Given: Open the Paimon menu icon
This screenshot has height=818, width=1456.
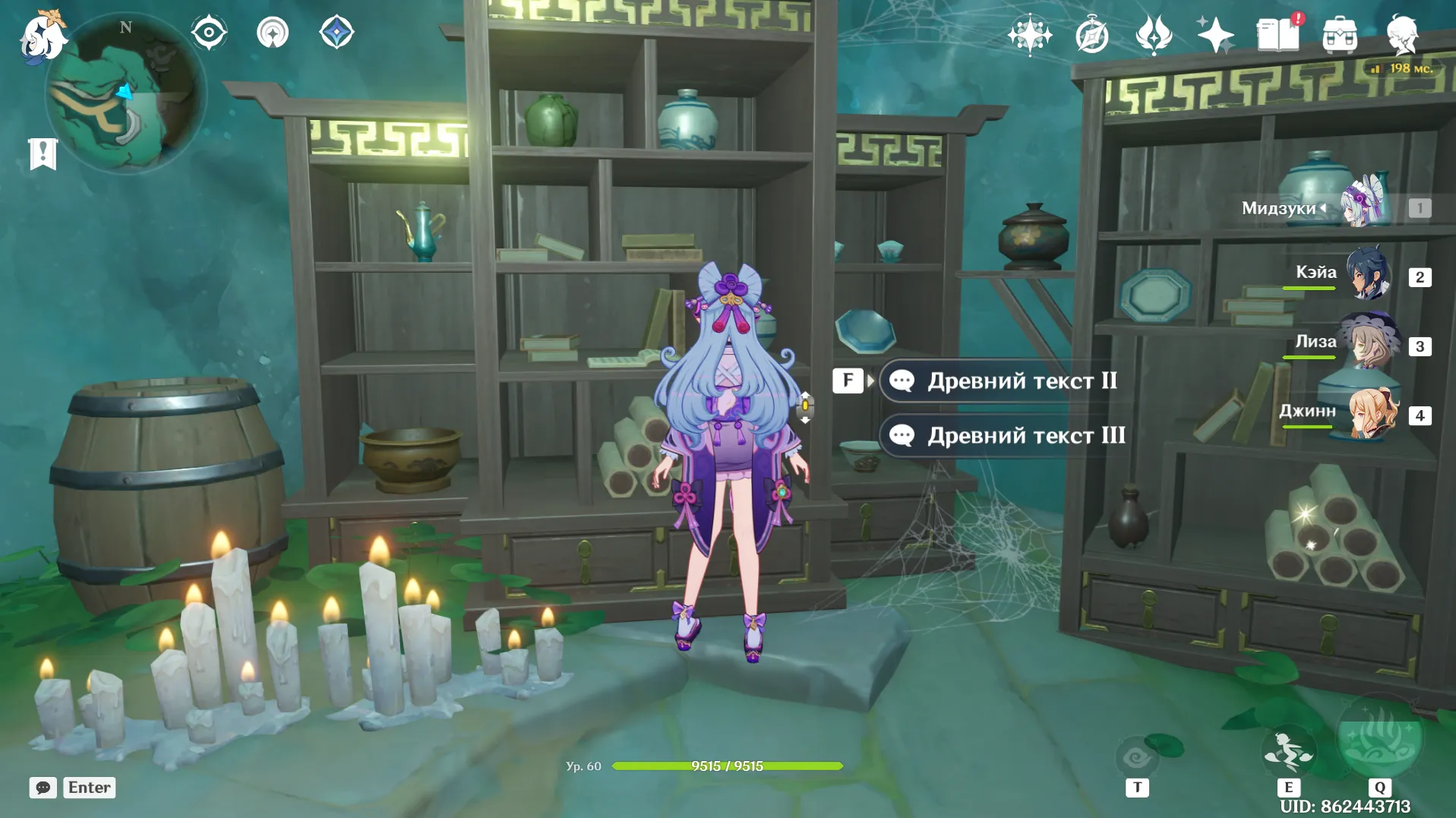Looking at the screenshot, I should (x=42, y=36).
